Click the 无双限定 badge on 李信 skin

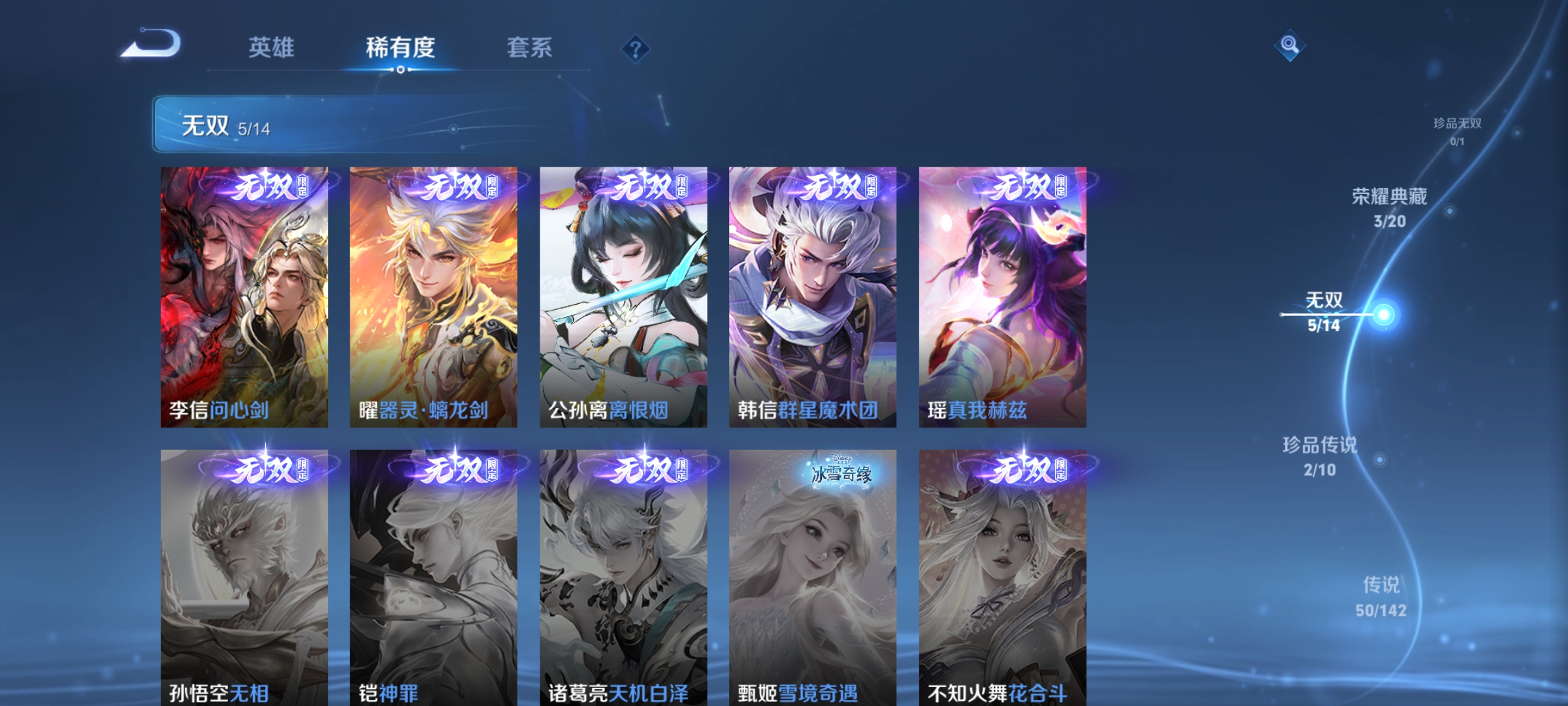coord(270,188)
